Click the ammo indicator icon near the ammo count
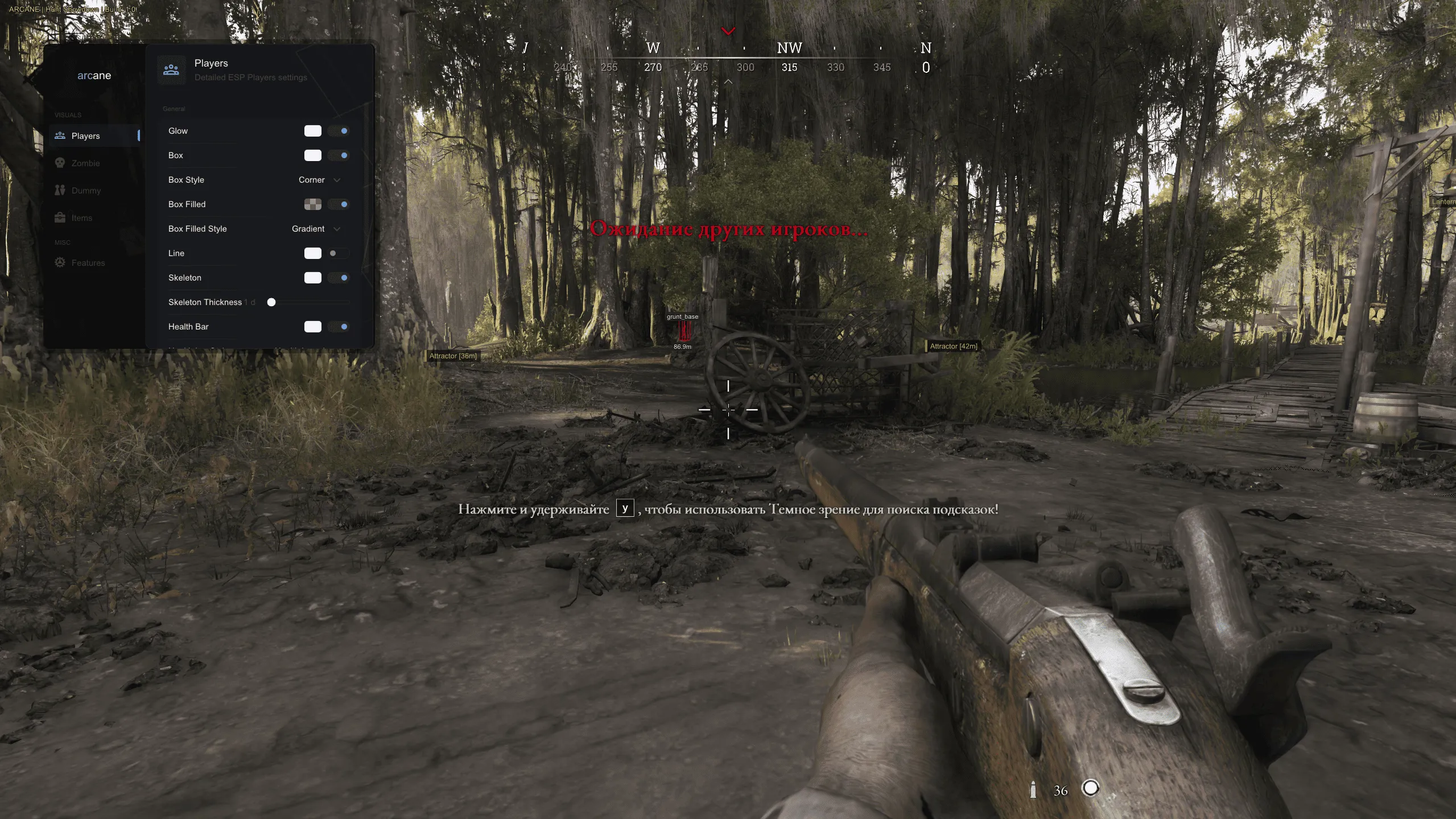The image size is (1456, 819). [1033, 790]
